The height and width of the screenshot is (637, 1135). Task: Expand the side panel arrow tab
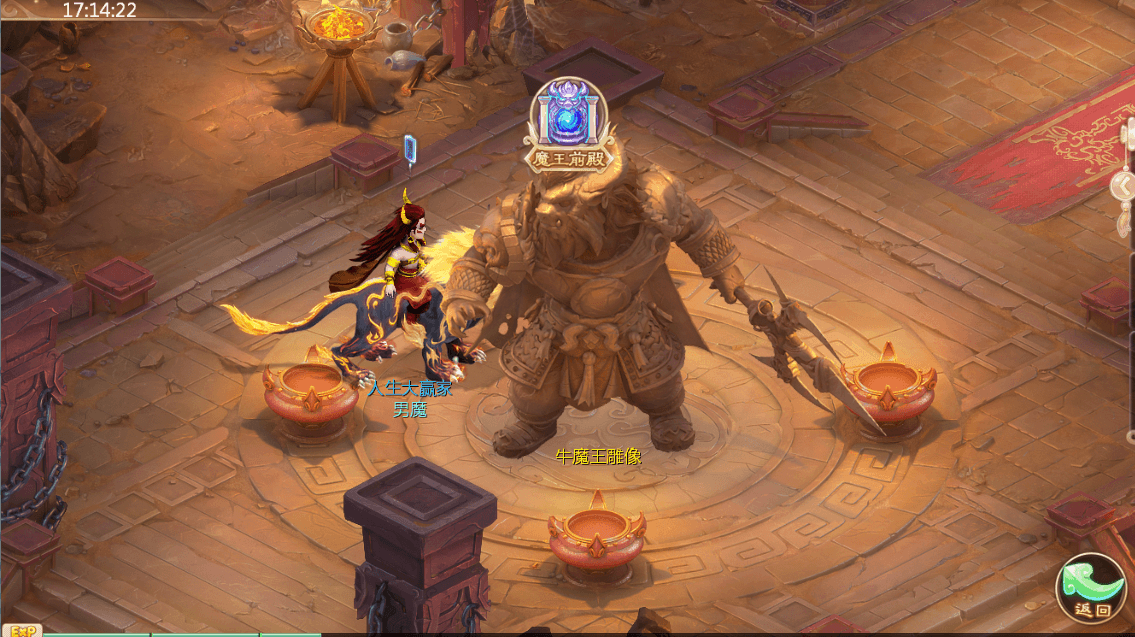[1125, 186]
